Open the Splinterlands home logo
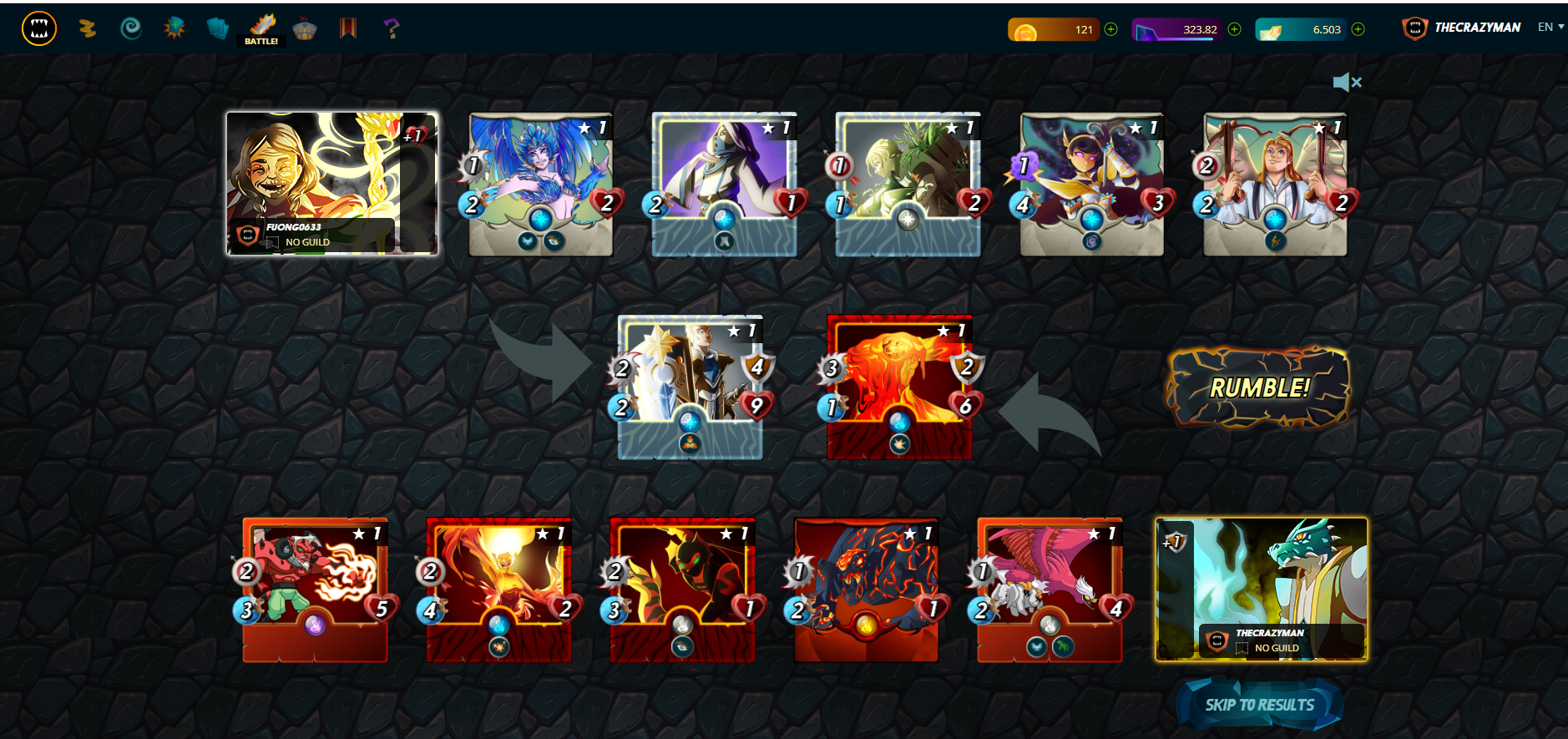Screen dimensions: 1568x739 38,28
